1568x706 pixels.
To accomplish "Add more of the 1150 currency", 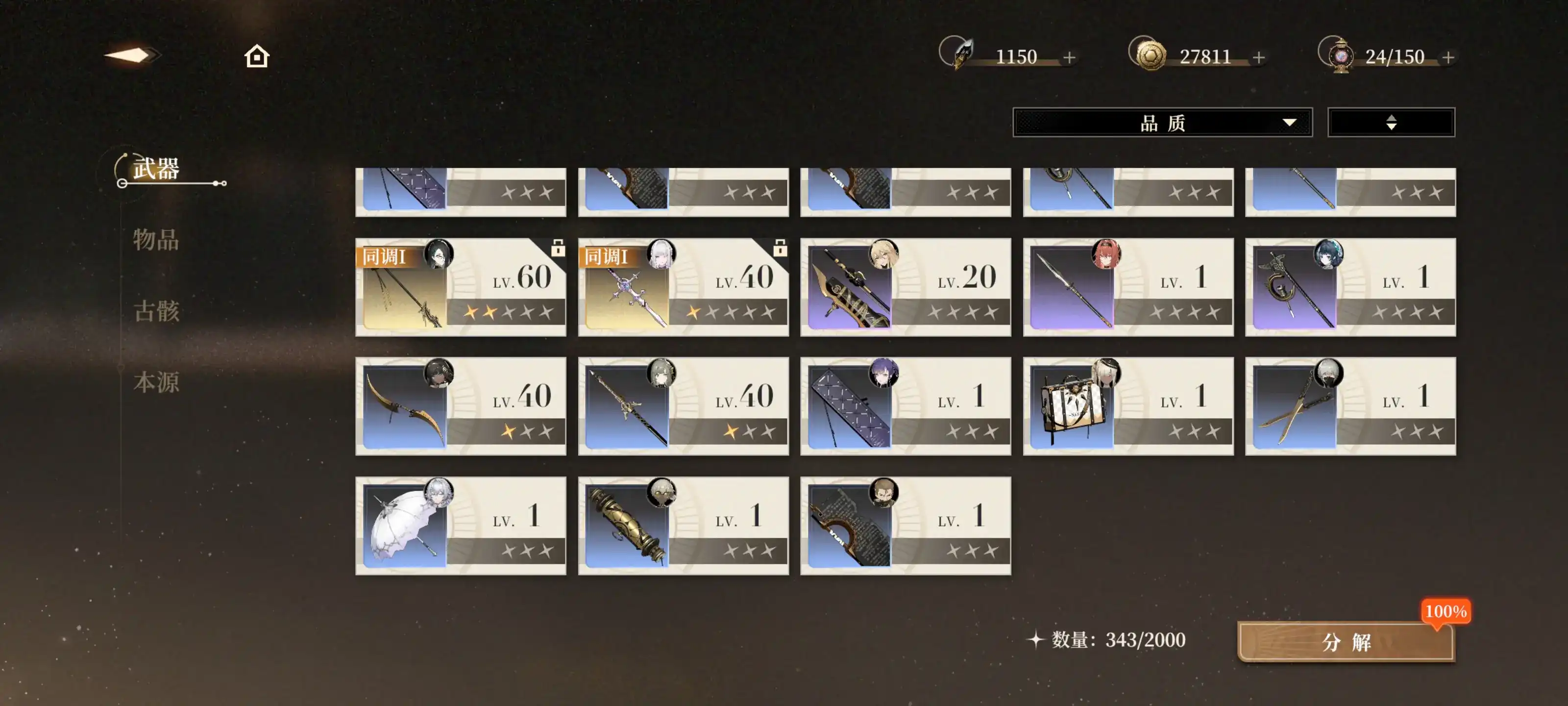I will pyautogui.click(x=1070, y=57).
